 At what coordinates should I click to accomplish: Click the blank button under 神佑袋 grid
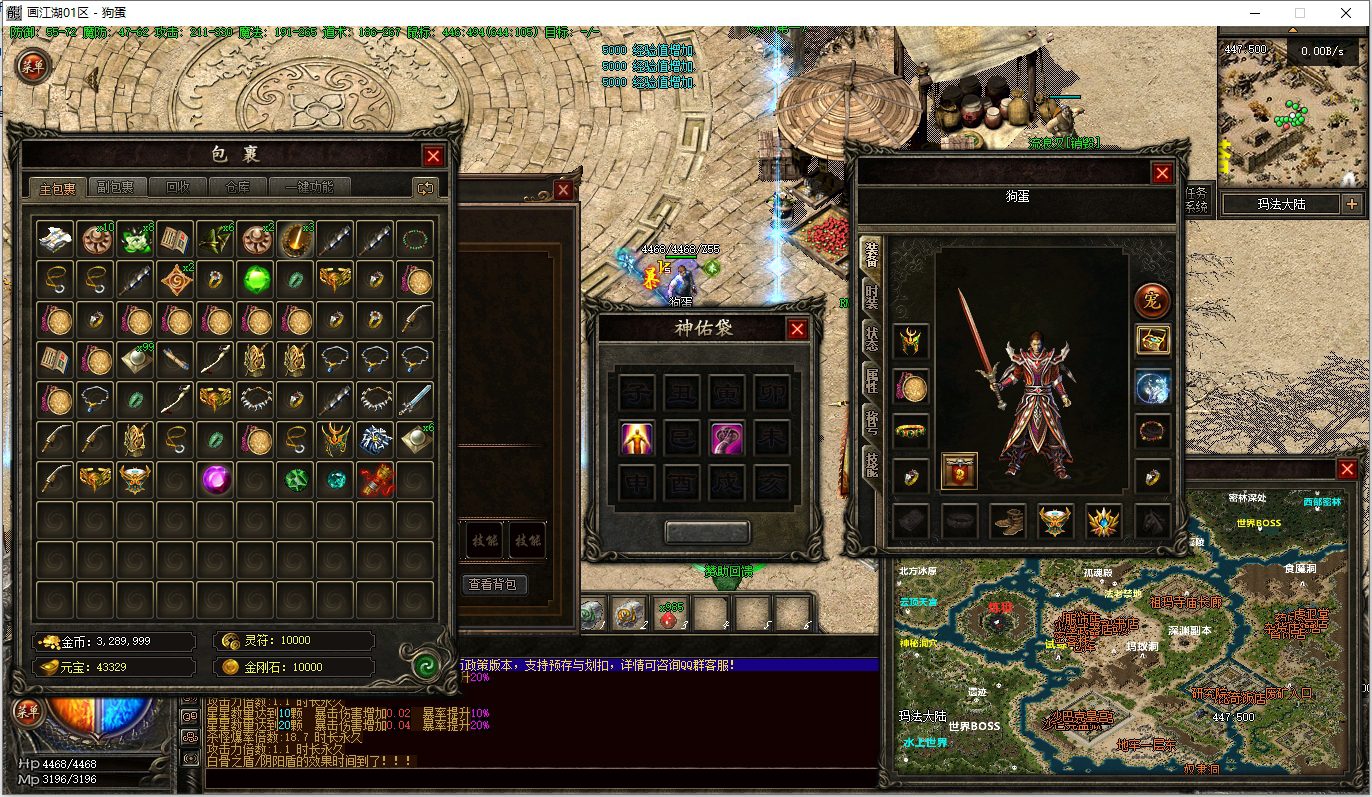707,532
